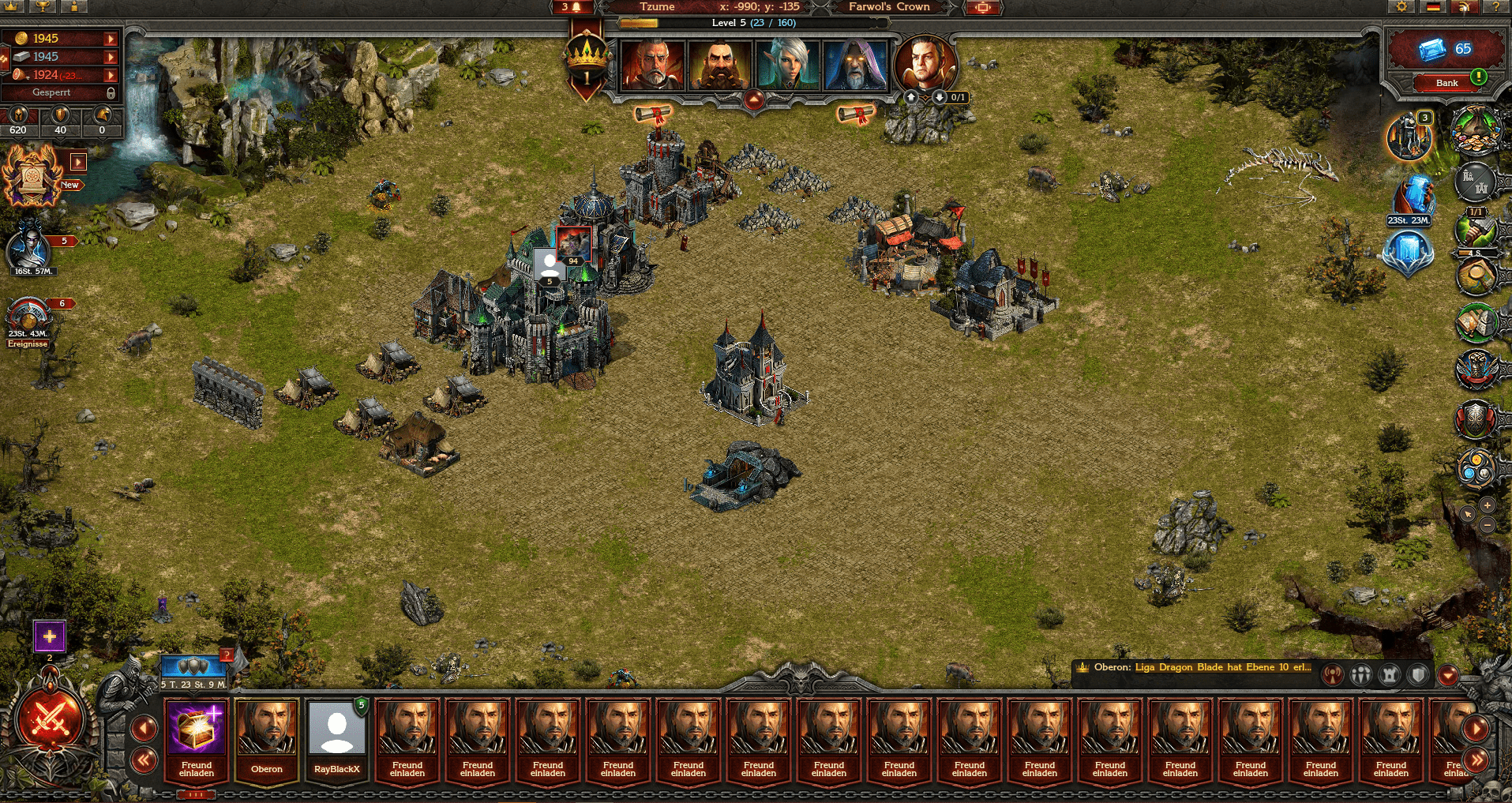
Task: Expand gold resources via its red arrow
Action: (x=111, y=37)
